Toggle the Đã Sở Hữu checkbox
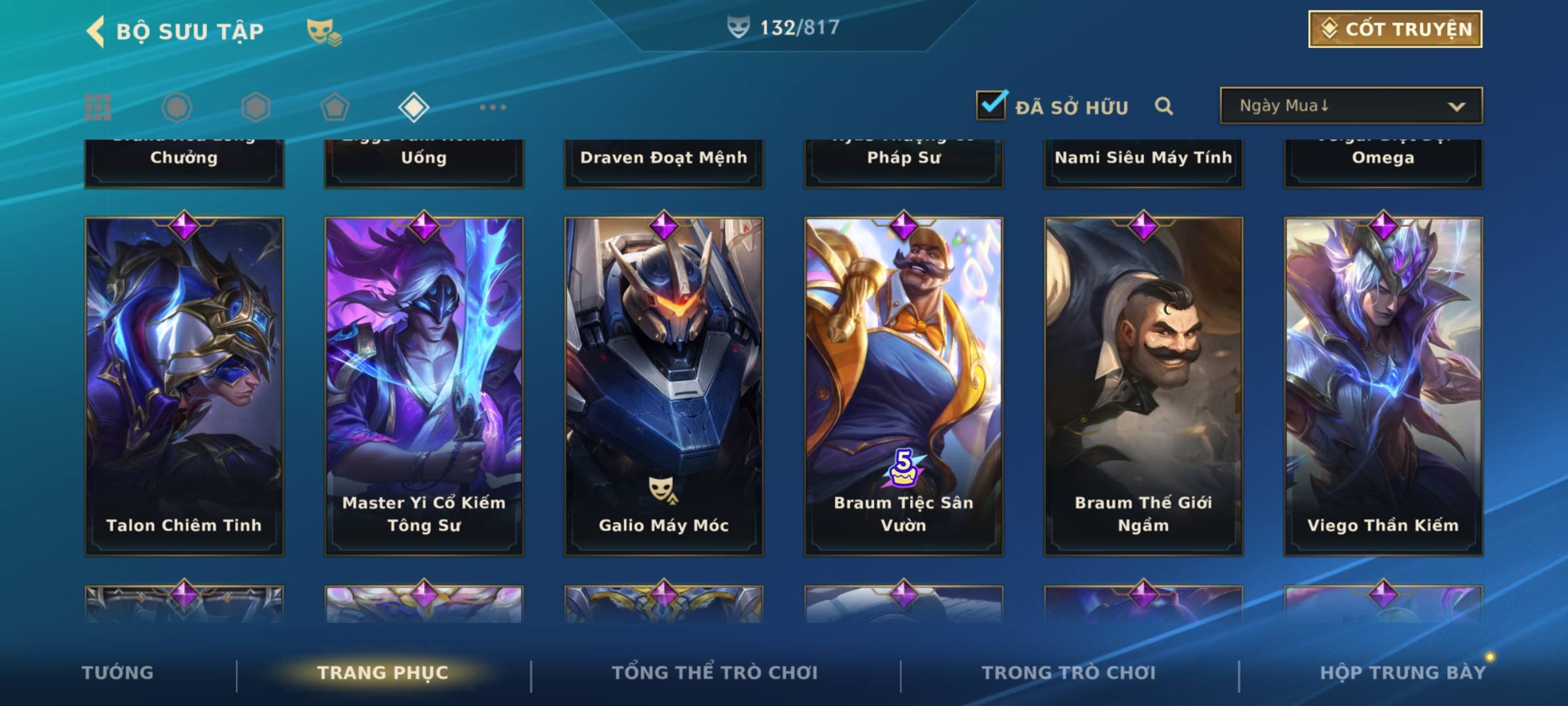This screenshot has height=706, width=1568. coord(991,105)
